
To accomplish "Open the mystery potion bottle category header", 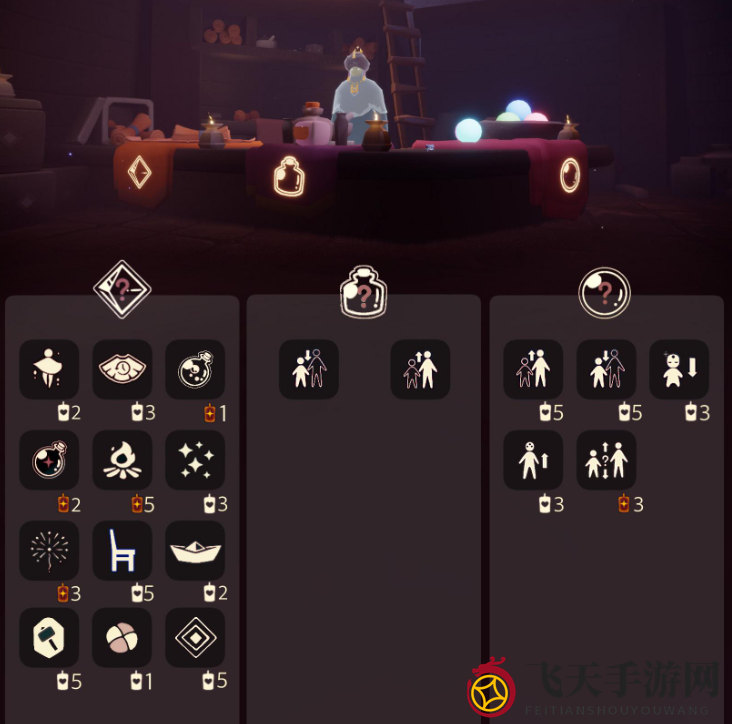I will tap(362, 294).
